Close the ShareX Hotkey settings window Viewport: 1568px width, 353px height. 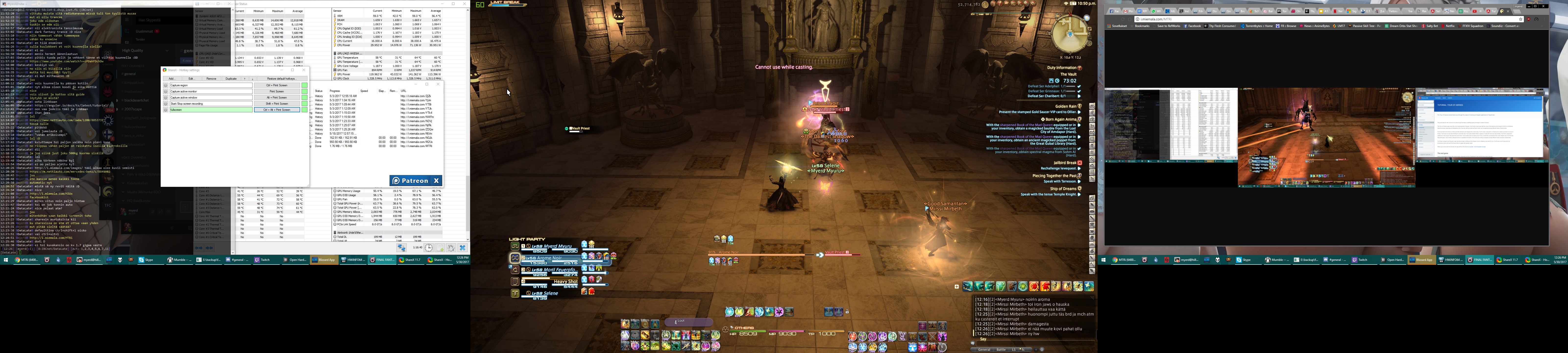click(304, 70)
